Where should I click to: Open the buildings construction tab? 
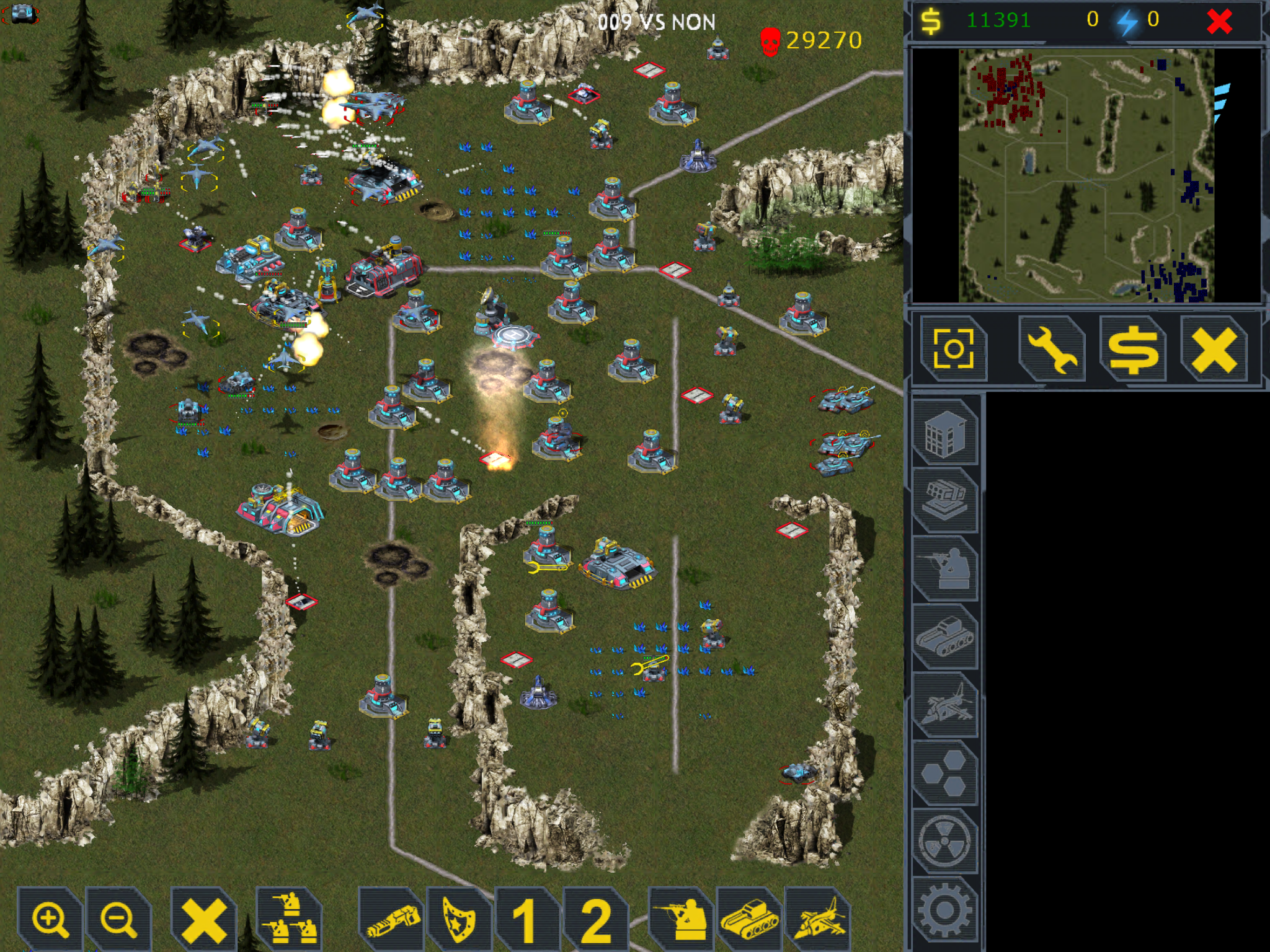click(944, 434)
